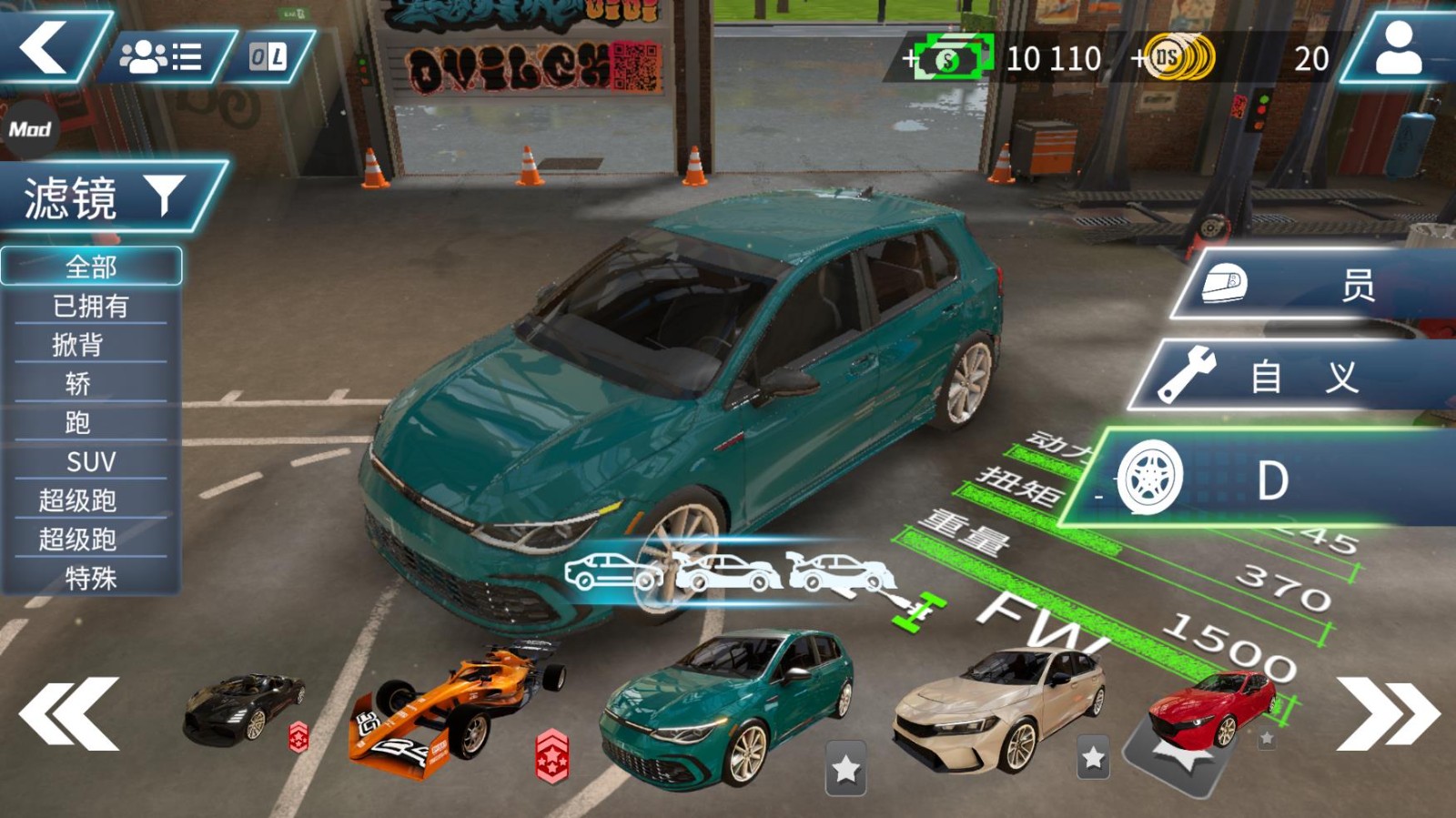Screen dimensions: 1456x818
Task: Add gold coins with the coin icon
Action: (1176, 58)
